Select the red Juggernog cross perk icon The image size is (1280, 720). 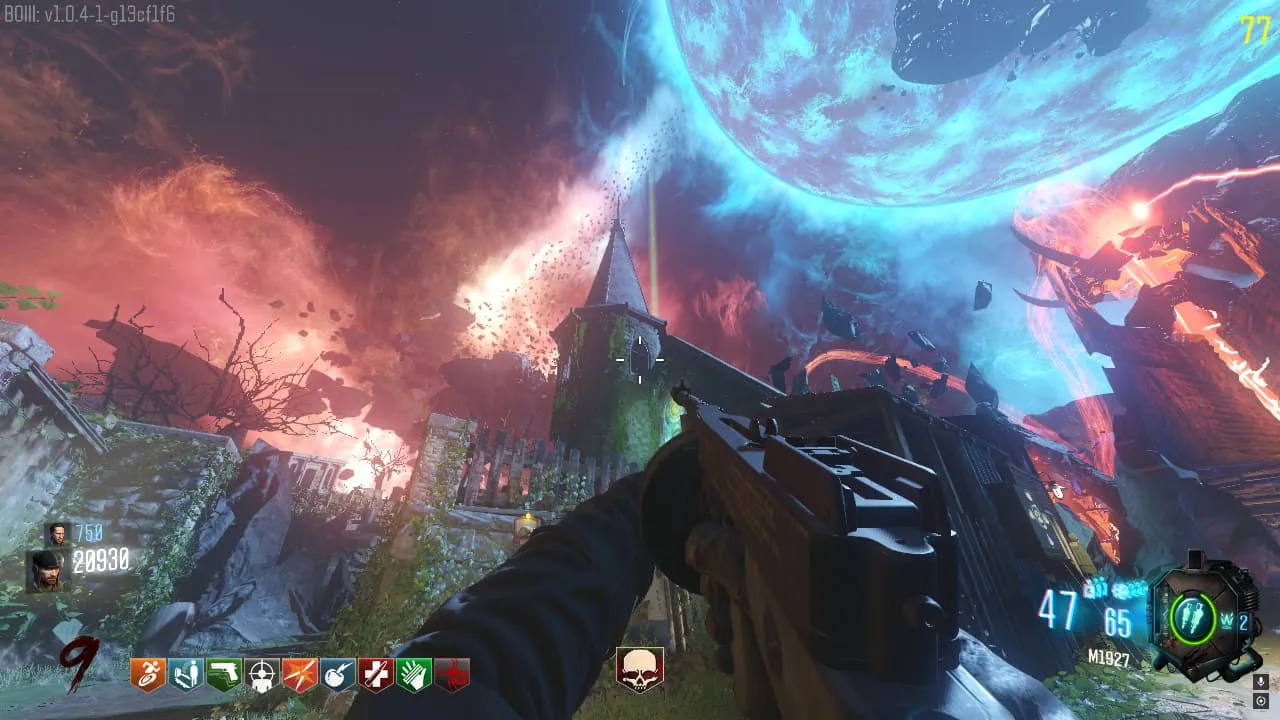coord(375,675)
